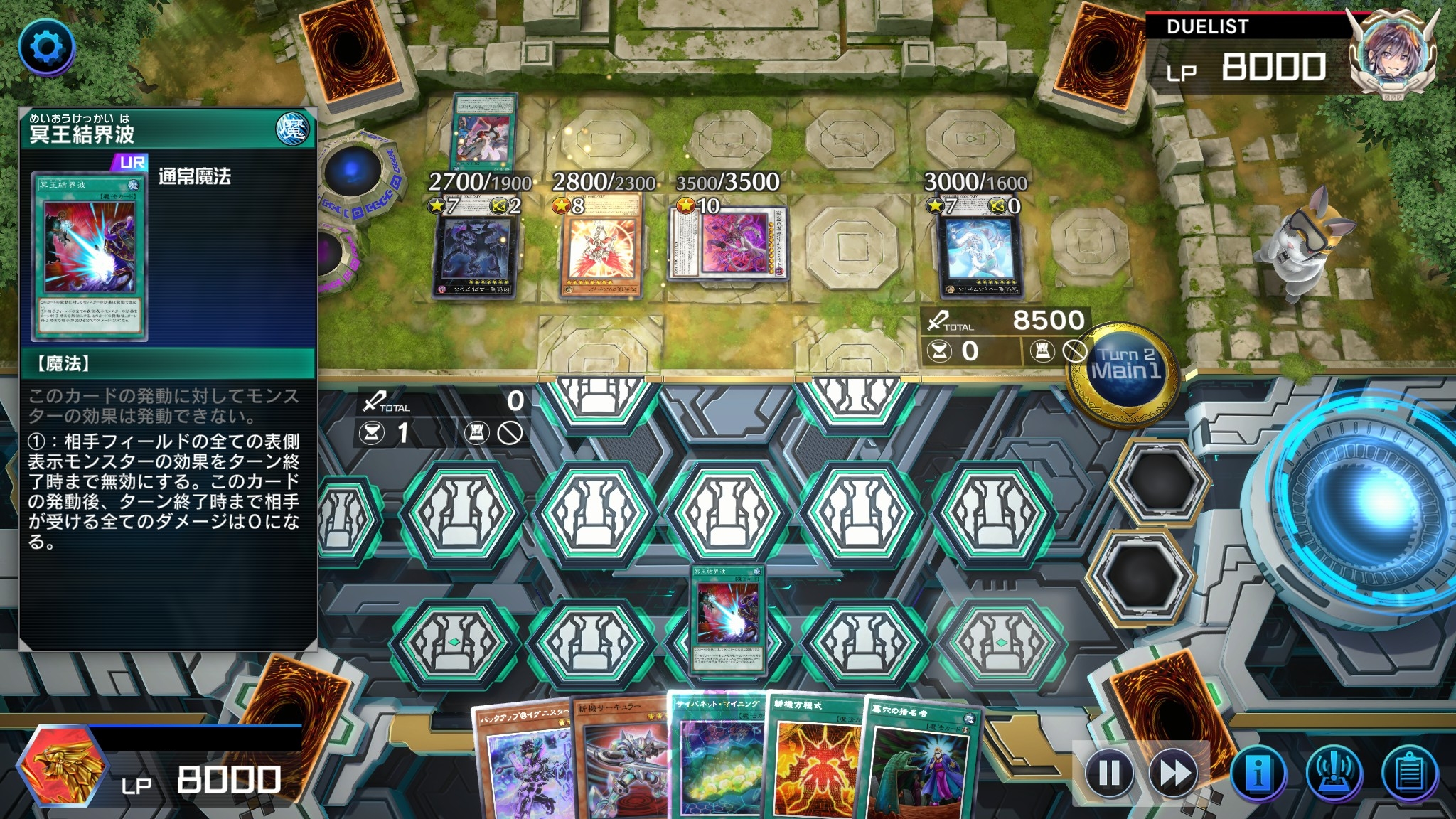This screenshot has width=1456, height=819.
Task: Select 斬機サーキュラー card in hand
Action: point(620,764)
